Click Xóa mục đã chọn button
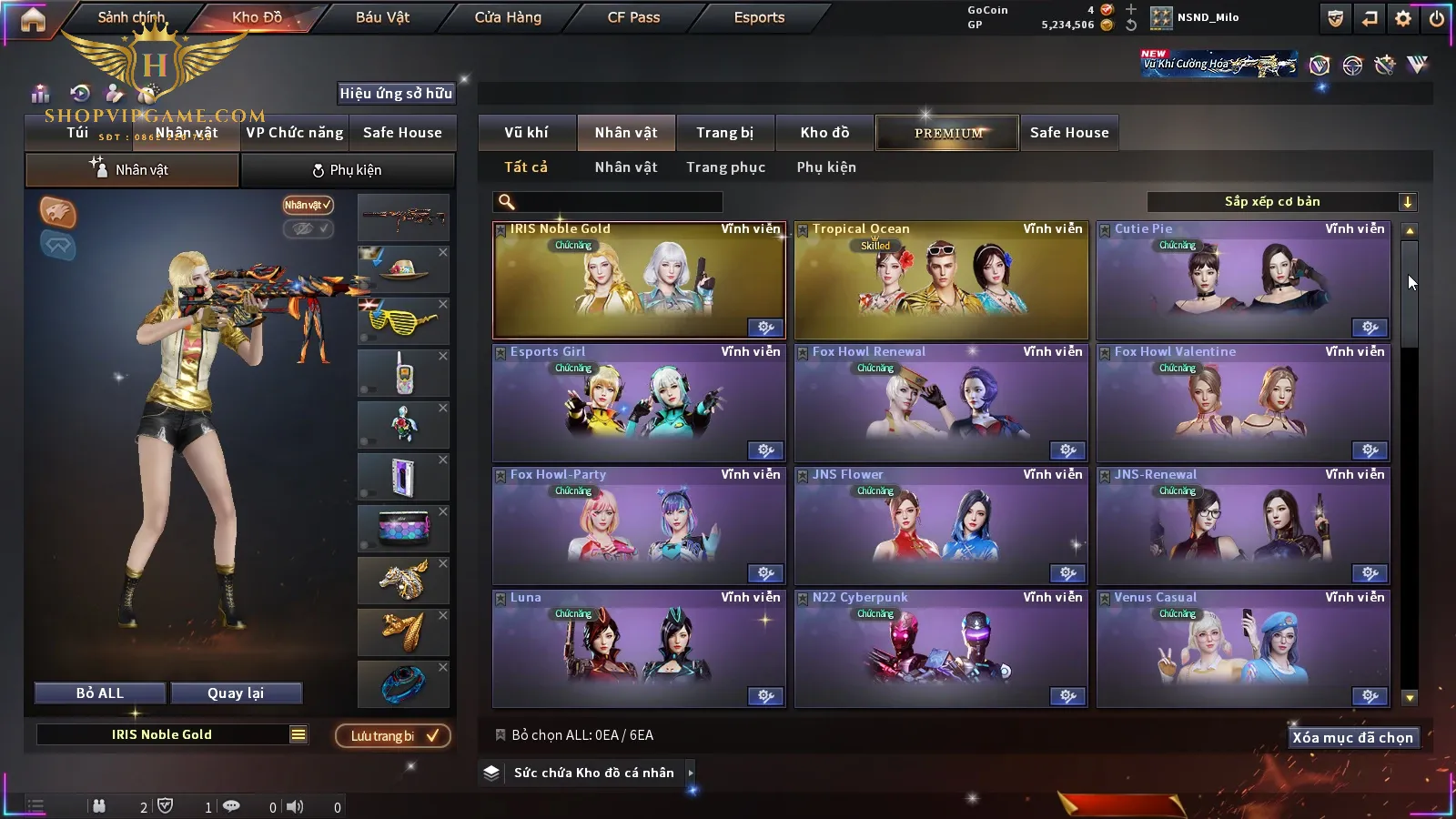The image size is (1456, 819). 1352,737
